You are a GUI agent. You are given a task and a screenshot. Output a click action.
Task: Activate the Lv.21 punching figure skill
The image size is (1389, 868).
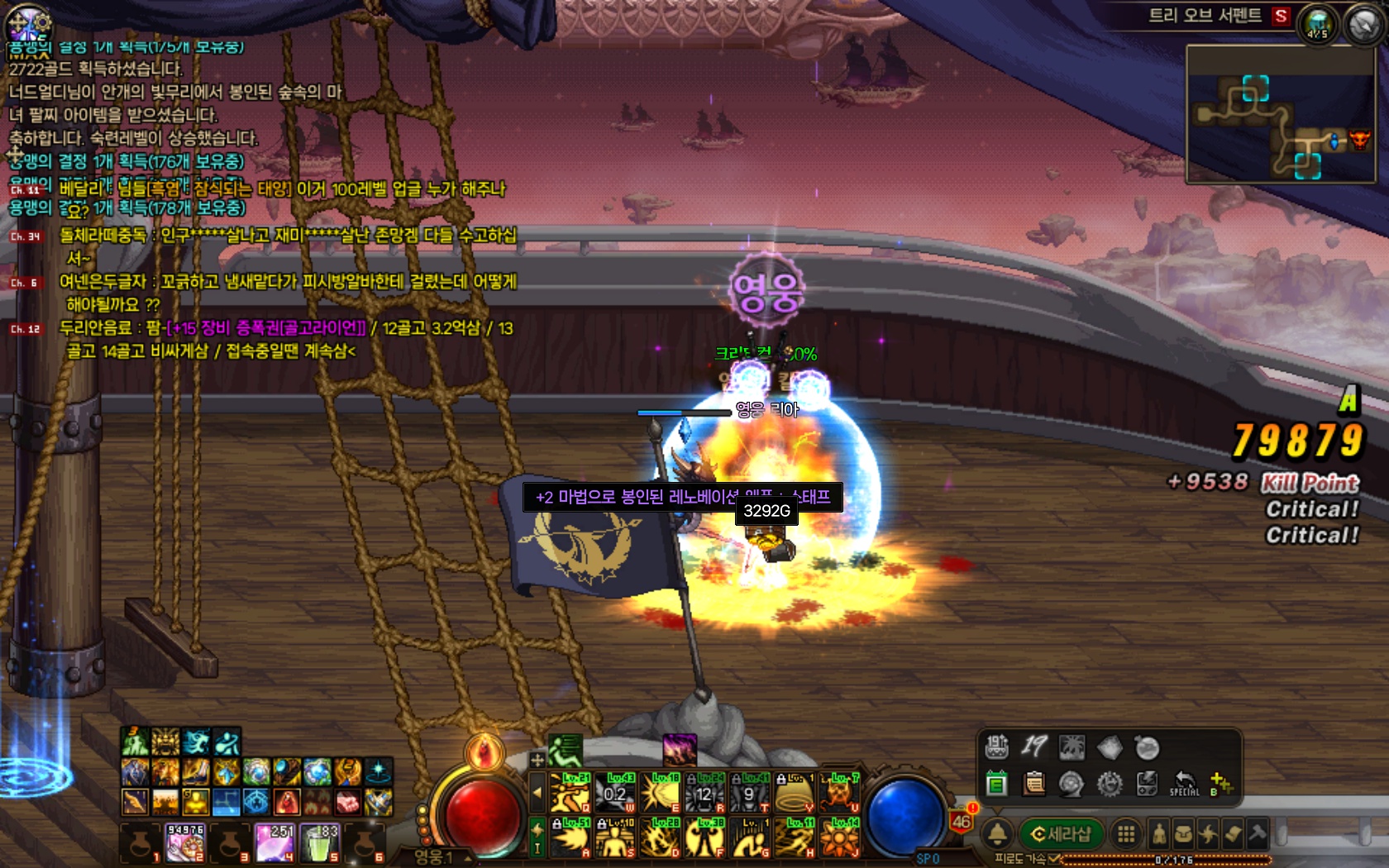tap(570, 793)
